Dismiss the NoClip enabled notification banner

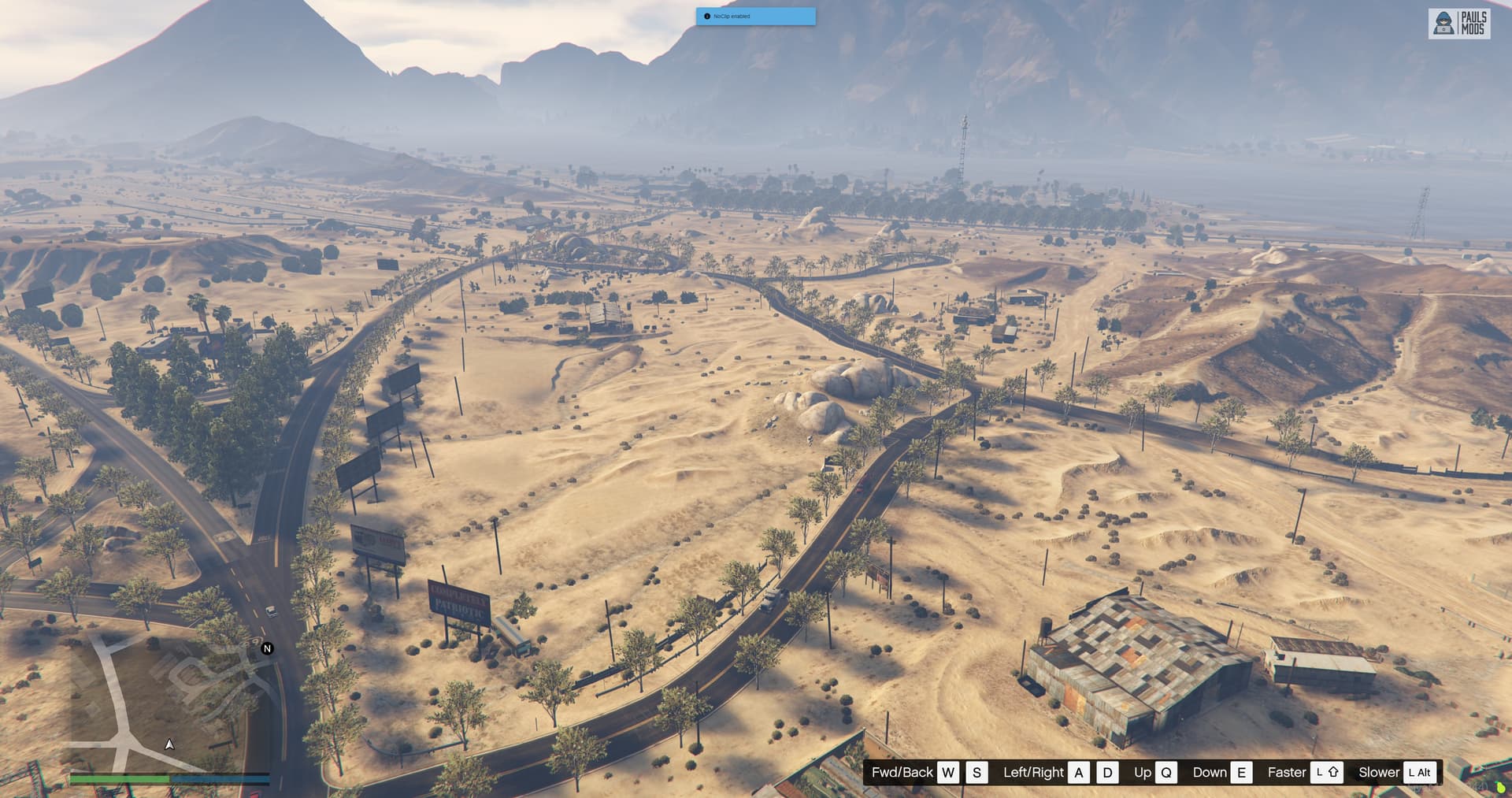click(756, 17)
